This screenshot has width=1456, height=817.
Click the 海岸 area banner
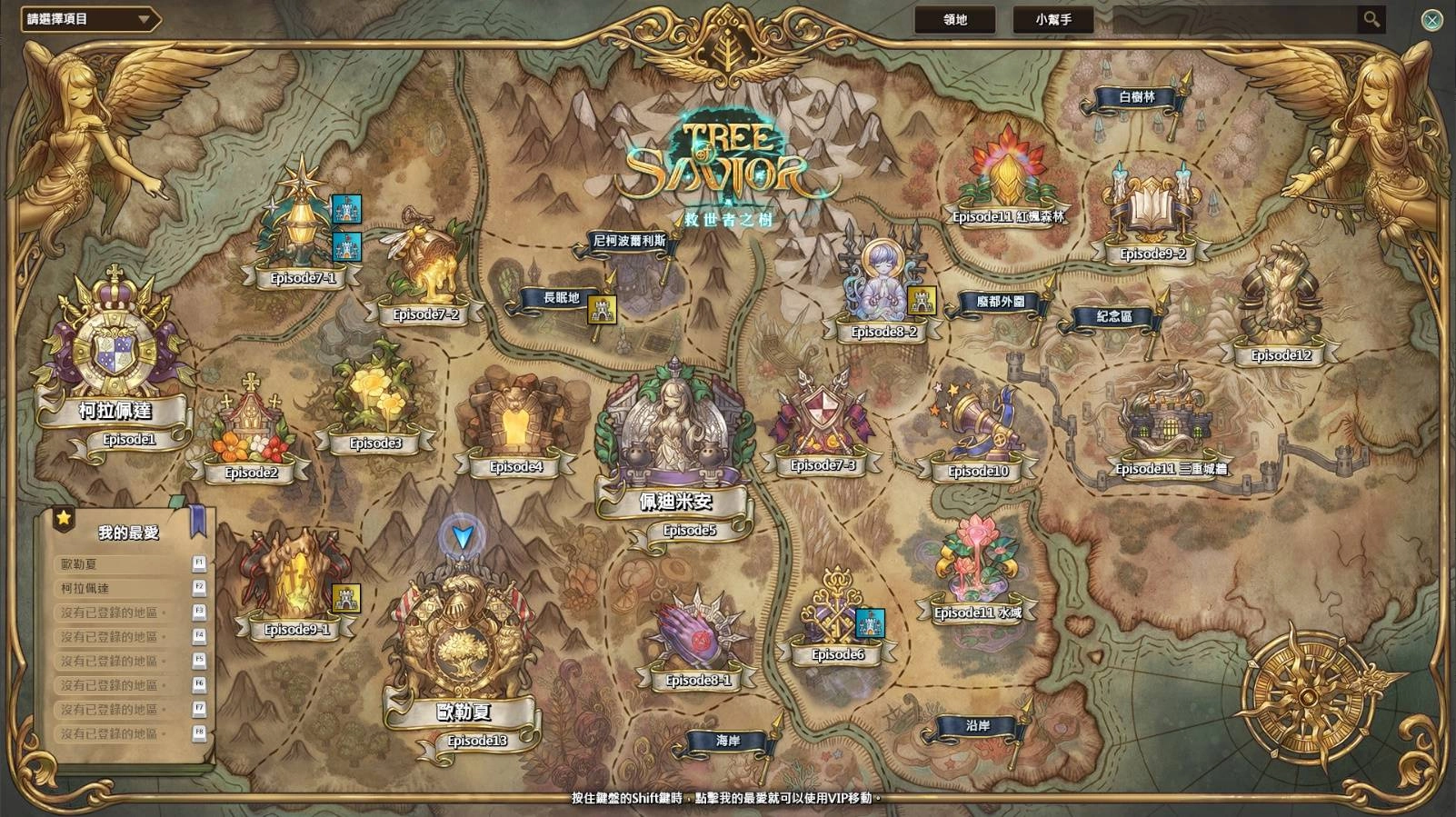coord(728,742)
